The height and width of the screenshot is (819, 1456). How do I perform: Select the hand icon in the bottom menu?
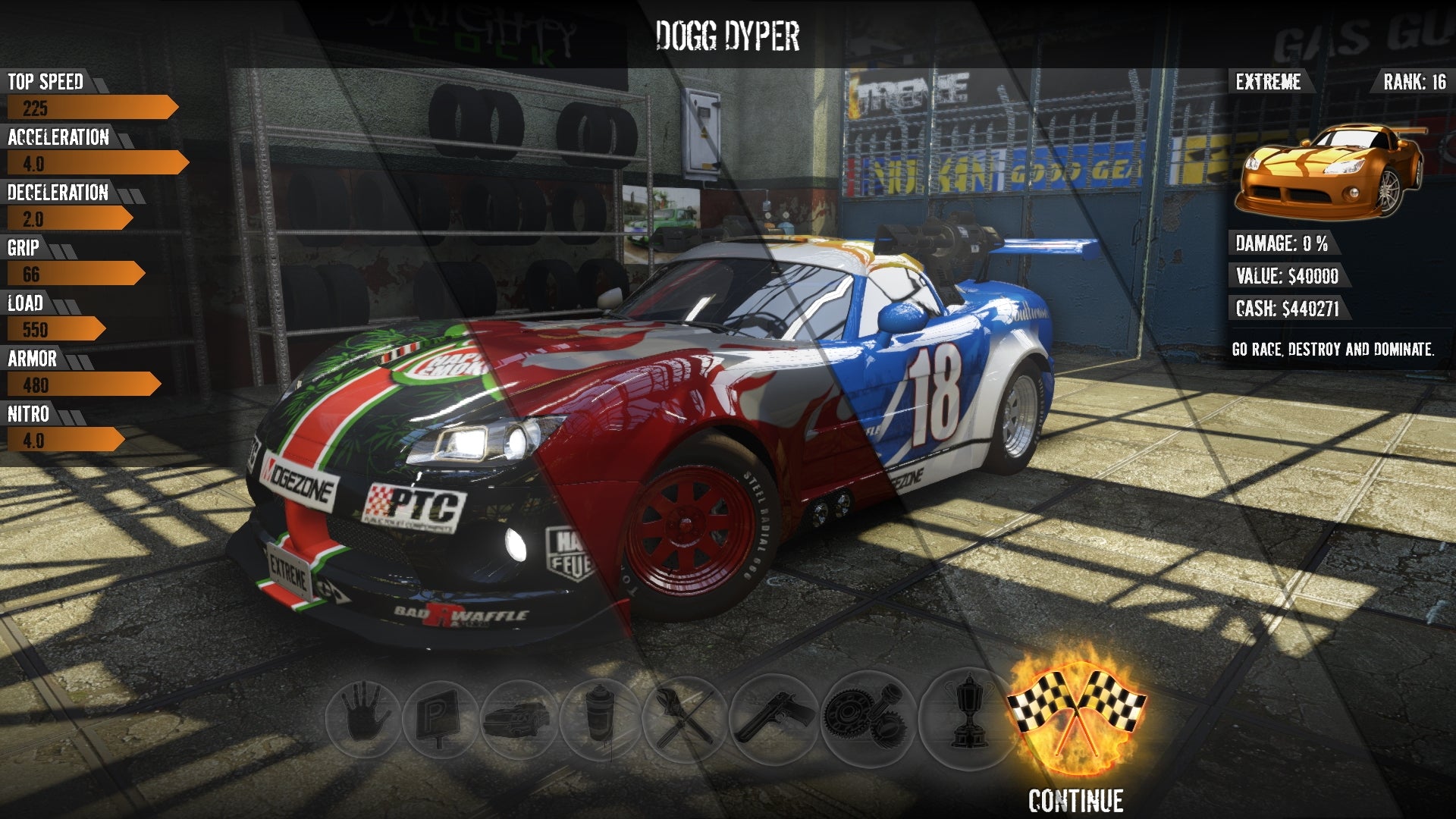click(x=362, y=714)
